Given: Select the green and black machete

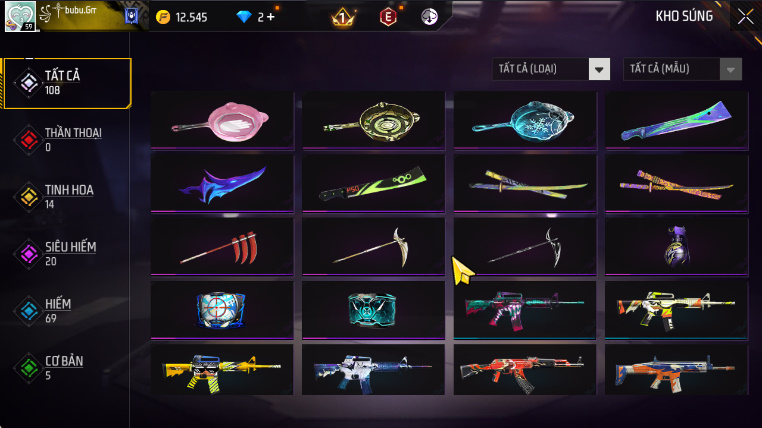Looking at the screenshot, I should 374,183.
